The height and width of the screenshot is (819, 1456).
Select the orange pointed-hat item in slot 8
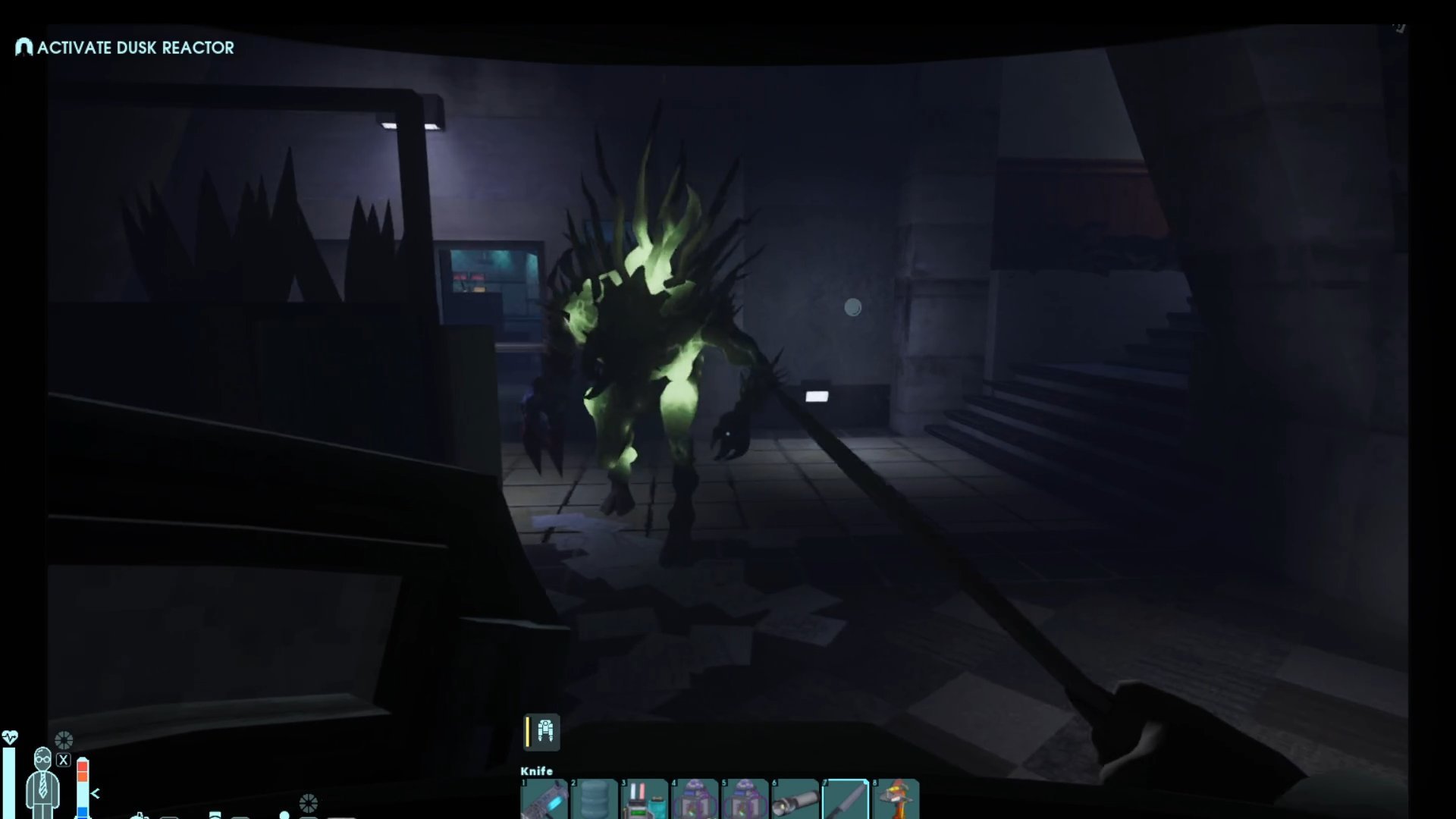pos(896,799)
